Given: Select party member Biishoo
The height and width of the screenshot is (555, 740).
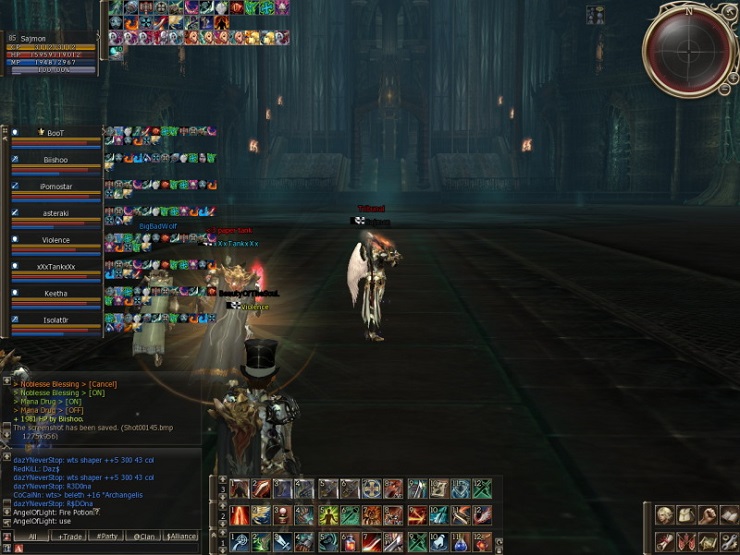Looking at the screenshot, I should (x=55, y=159).
